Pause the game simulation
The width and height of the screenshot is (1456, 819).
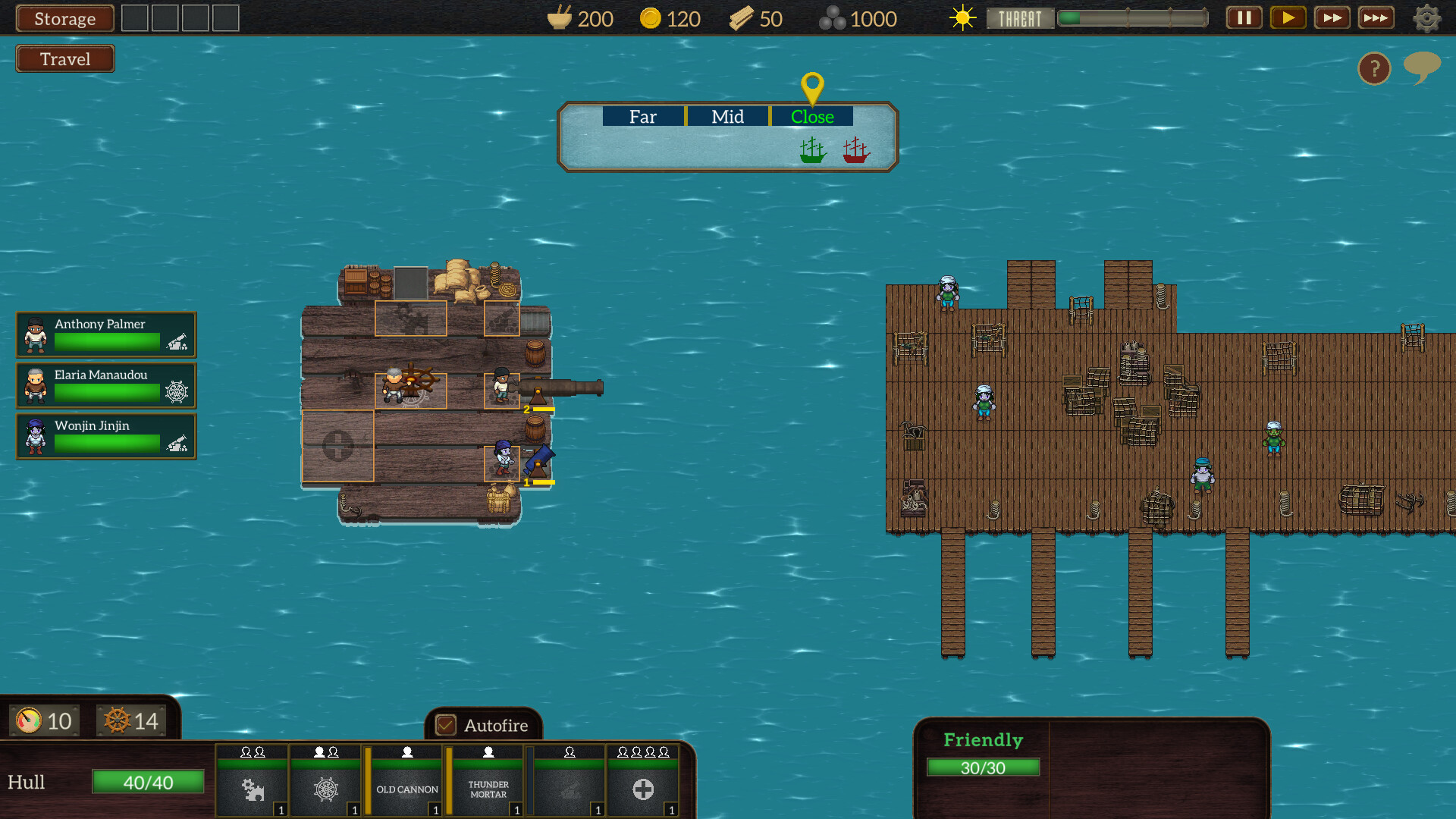tap(1243, 17)
